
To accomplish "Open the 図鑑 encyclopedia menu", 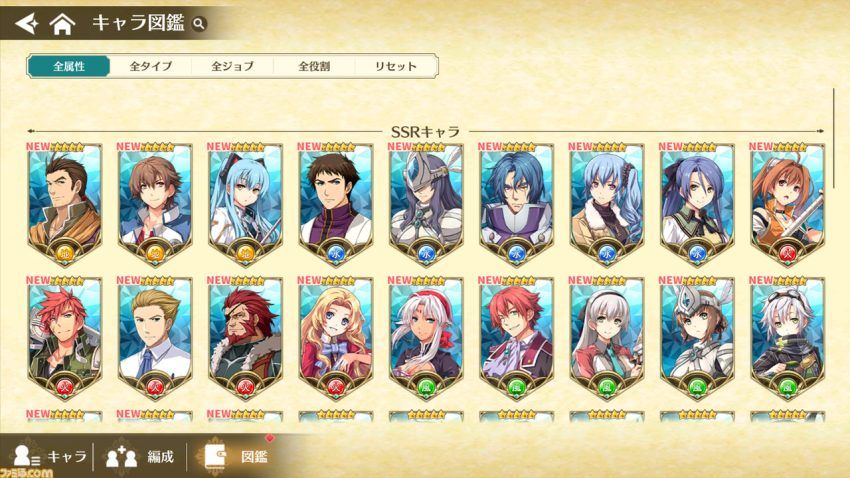I will [x=237, y=456].
